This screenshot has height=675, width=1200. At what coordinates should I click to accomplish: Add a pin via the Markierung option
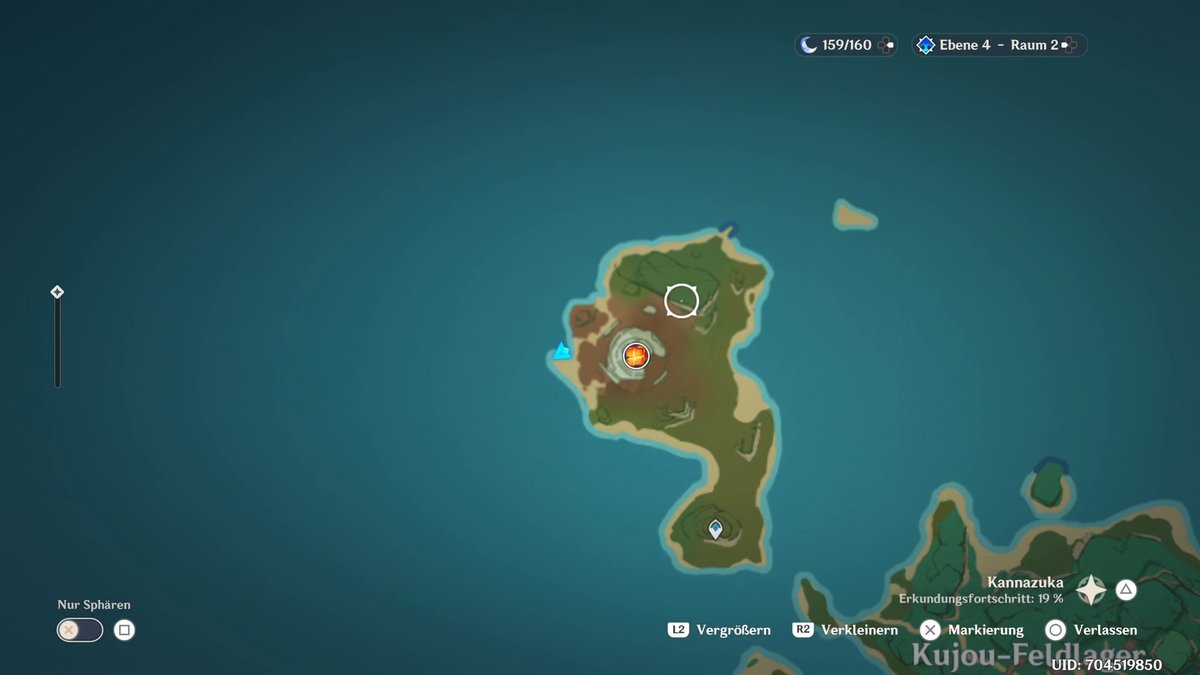point(972,630)
